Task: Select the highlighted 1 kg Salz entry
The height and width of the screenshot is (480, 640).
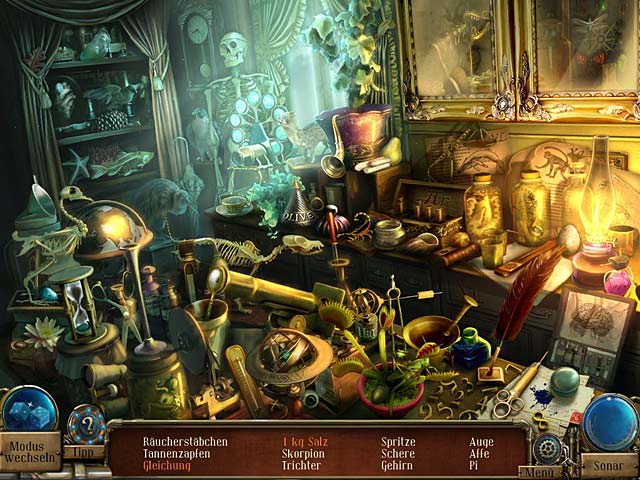Action: (x=305, y=441)
